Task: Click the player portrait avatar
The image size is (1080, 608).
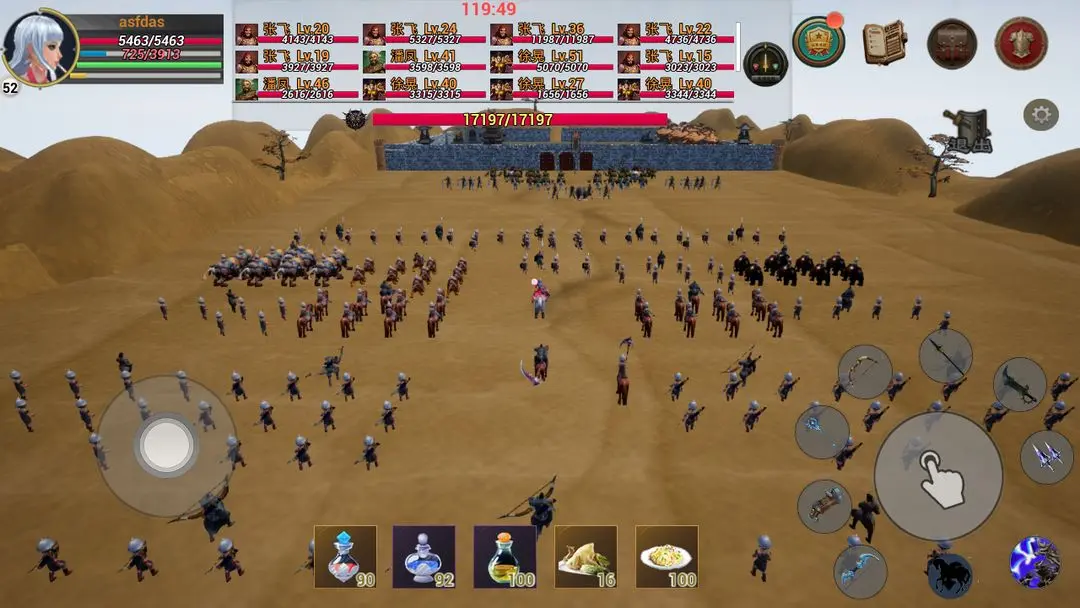Action: click(x=40, y=48)
